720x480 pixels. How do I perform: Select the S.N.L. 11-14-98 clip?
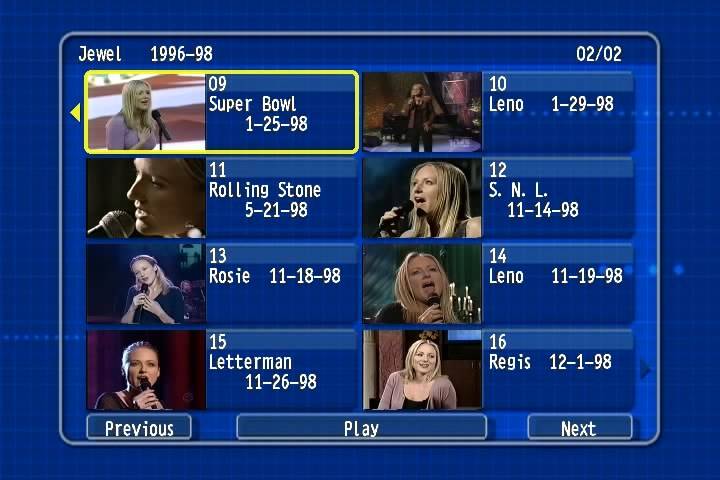coord(497,198)
